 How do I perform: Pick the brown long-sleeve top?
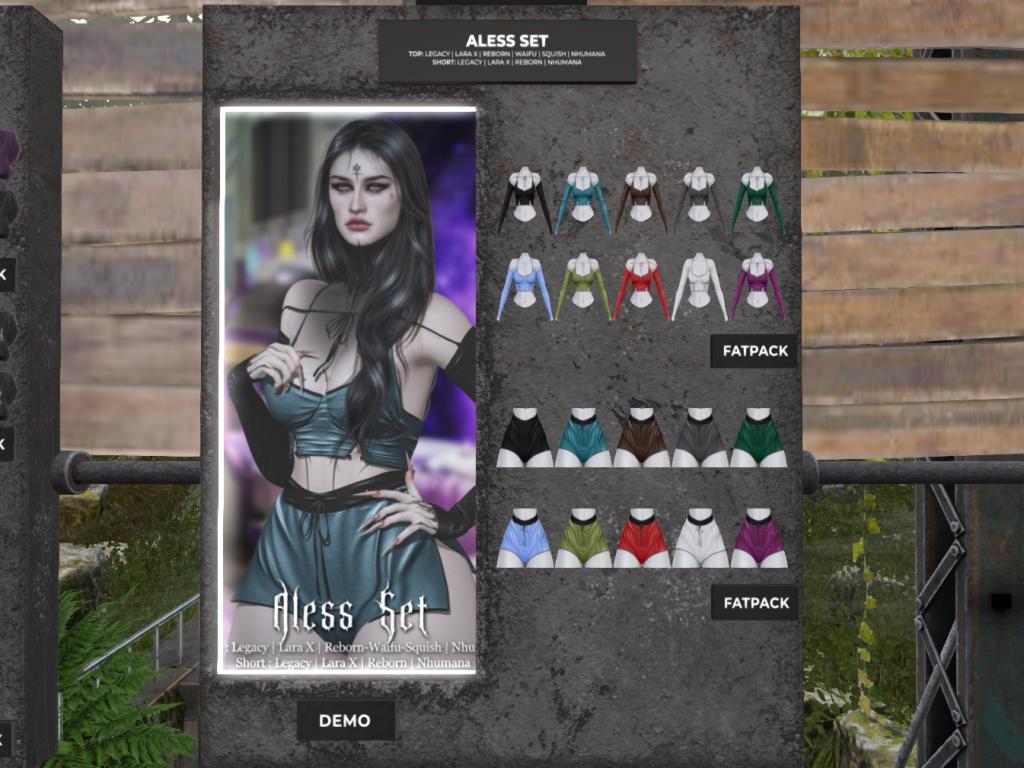point(641,200)
